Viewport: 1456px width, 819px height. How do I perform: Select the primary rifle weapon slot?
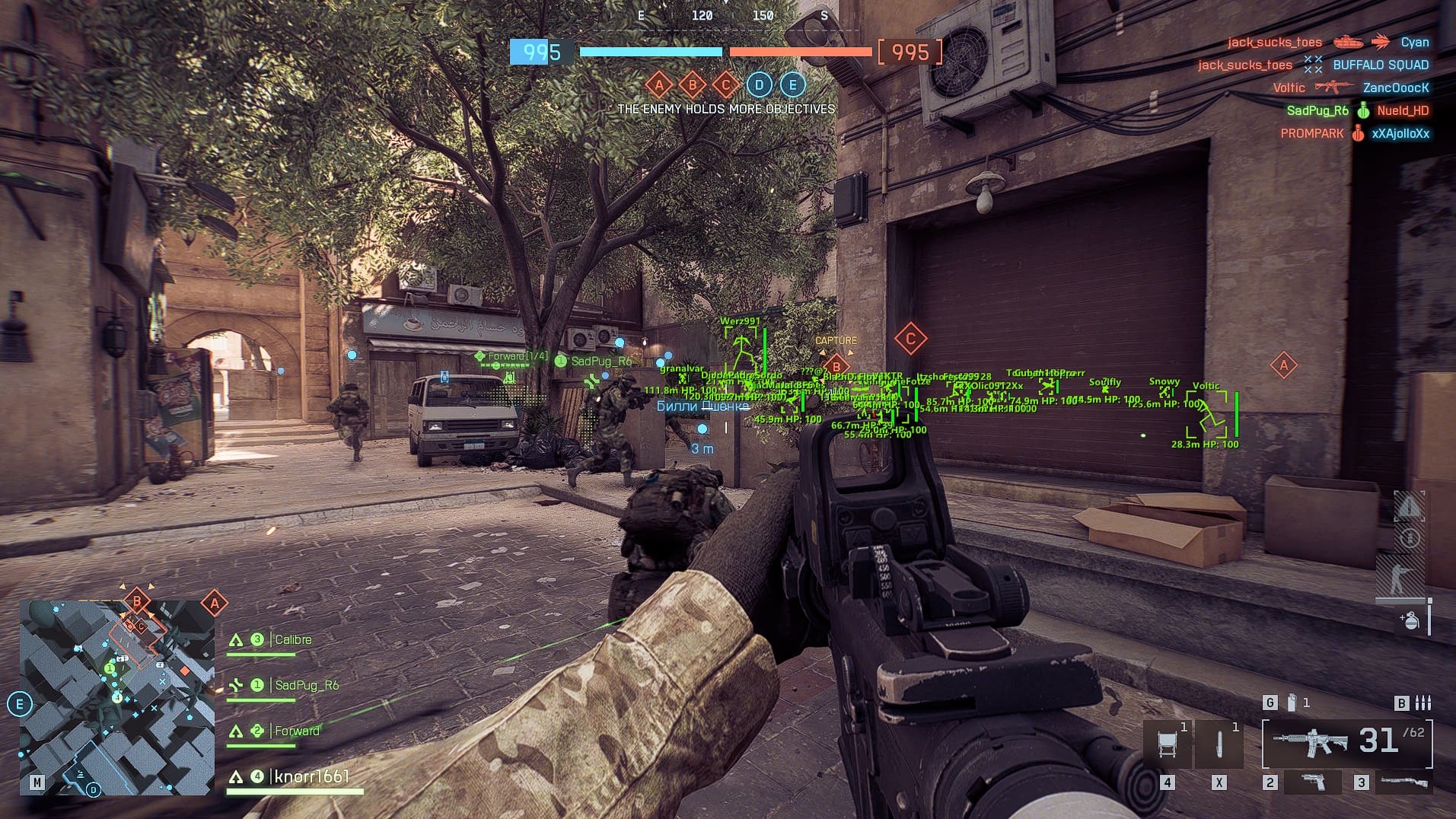(x=1311, y=742)
